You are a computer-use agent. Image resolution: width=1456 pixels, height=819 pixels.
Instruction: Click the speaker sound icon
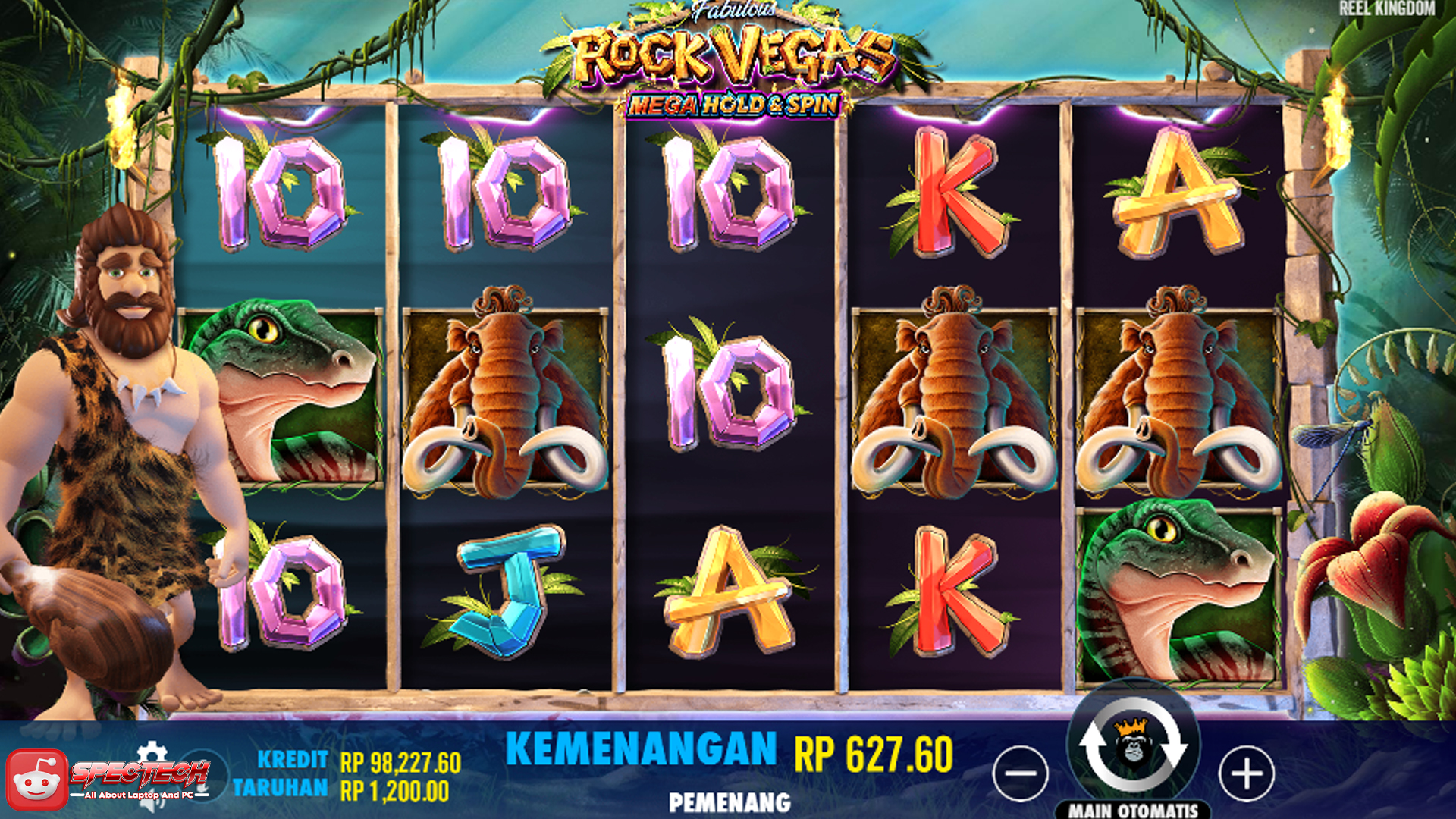pyautogui.click(x=152, y=802)
